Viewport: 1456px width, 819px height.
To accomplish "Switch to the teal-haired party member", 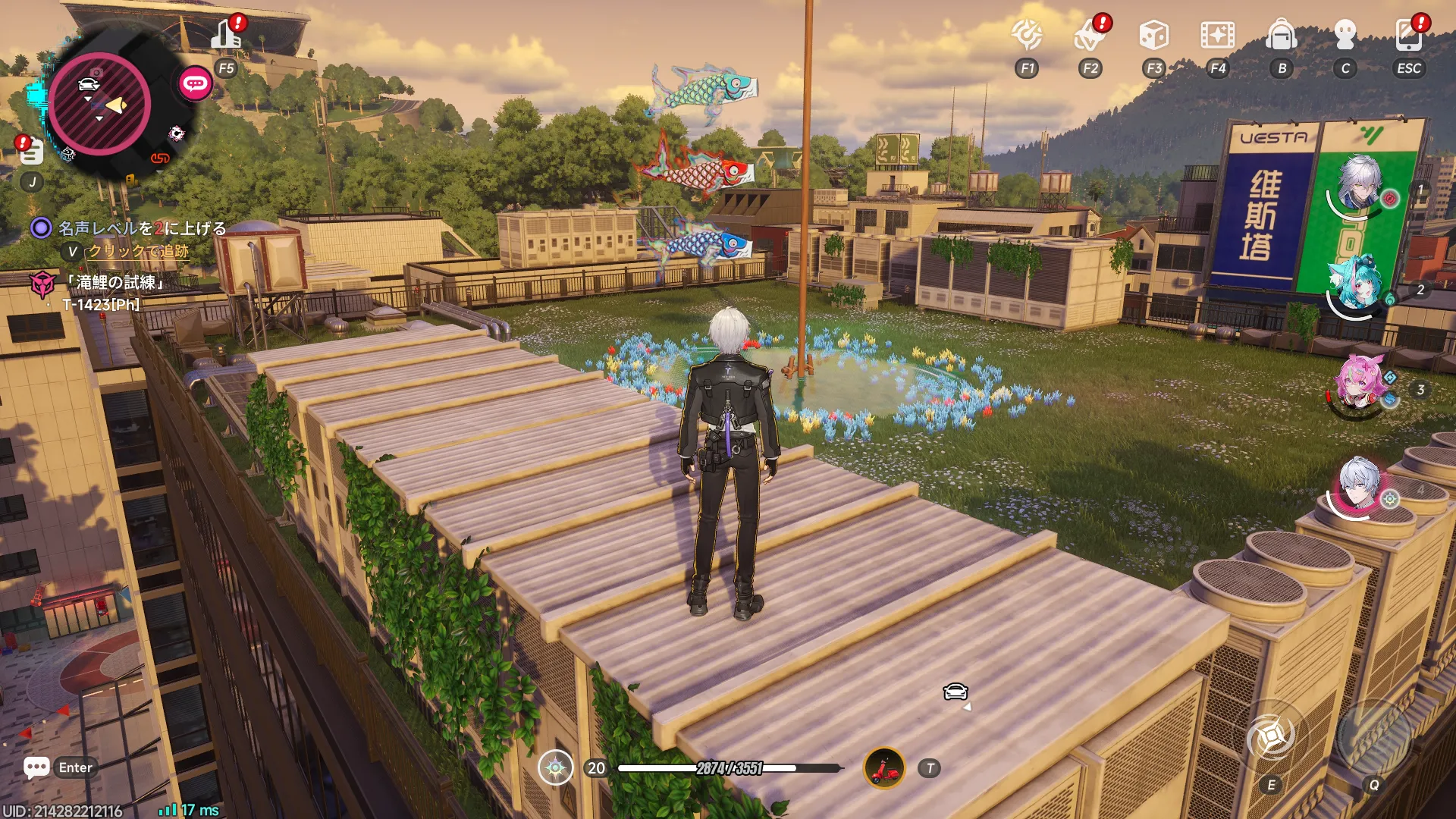I will [x=1357, y=284].
